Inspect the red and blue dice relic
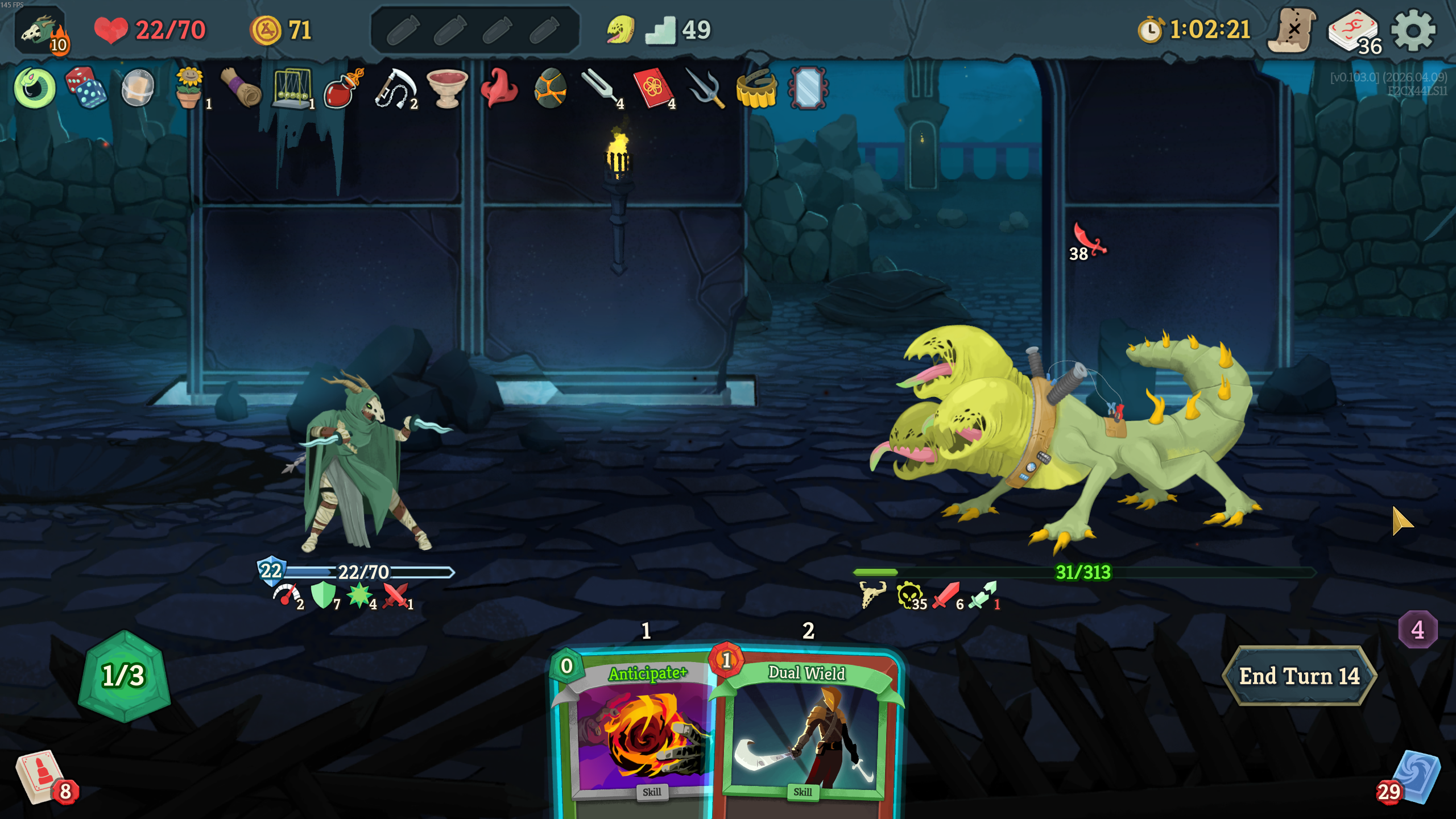 tap(85, 88)
